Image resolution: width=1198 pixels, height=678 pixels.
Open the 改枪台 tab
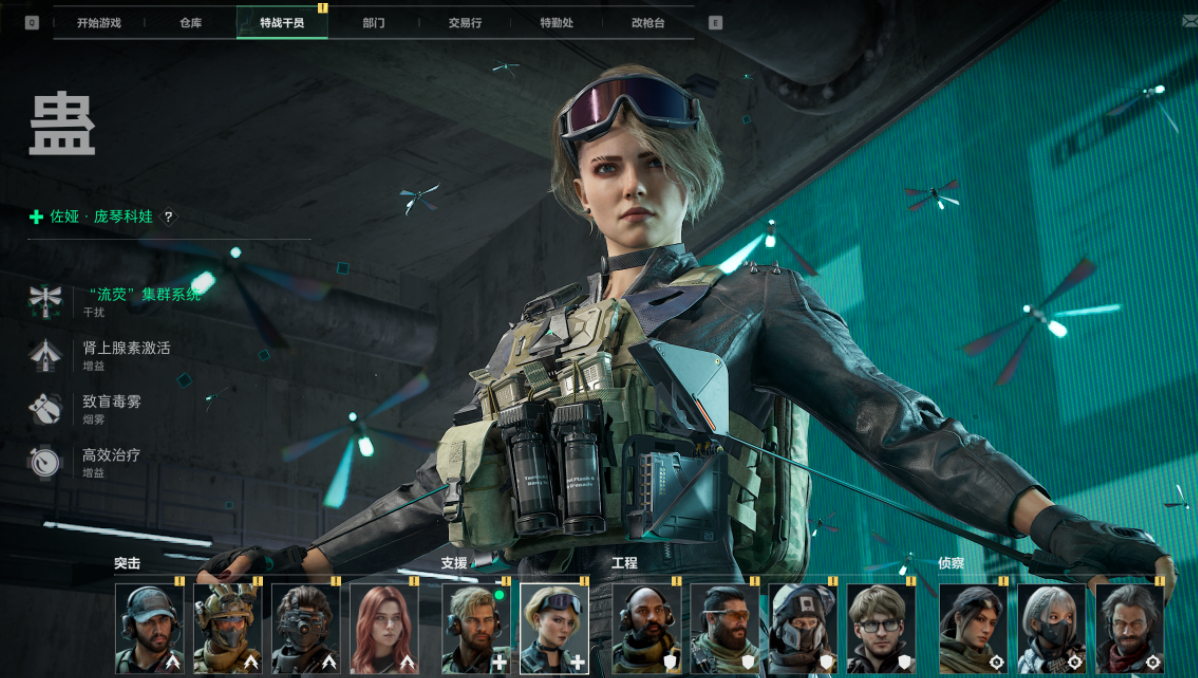click(x=648, y=23)
